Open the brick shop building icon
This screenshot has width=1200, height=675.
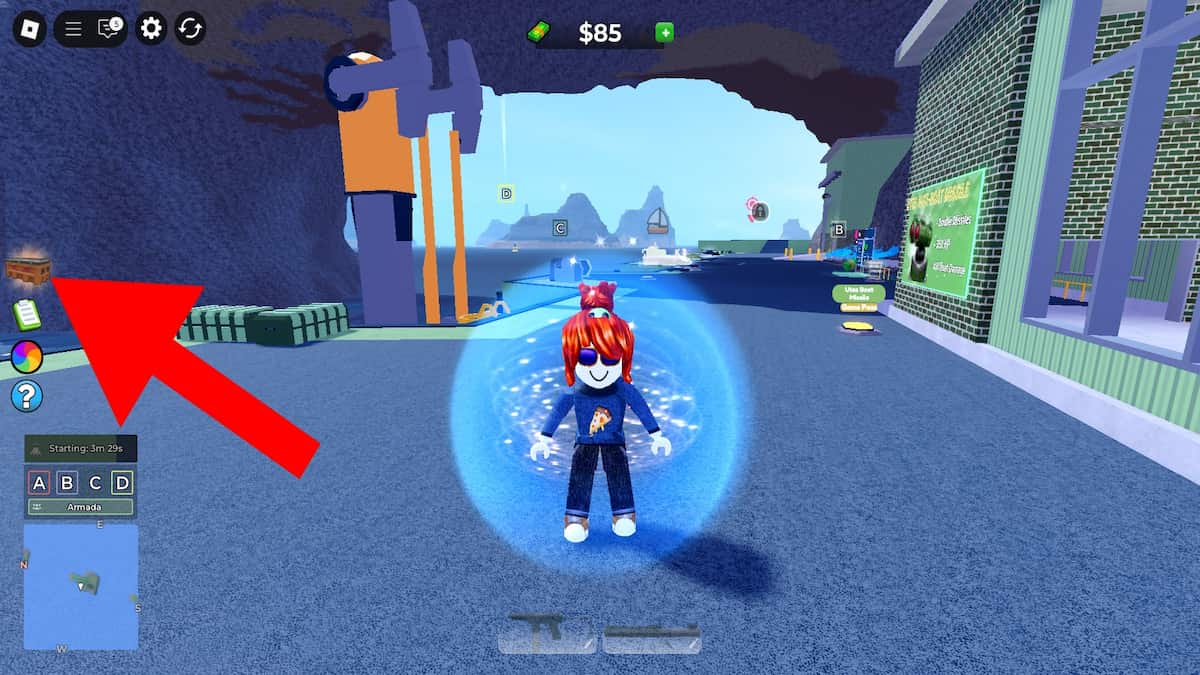(x=28, y=268)
